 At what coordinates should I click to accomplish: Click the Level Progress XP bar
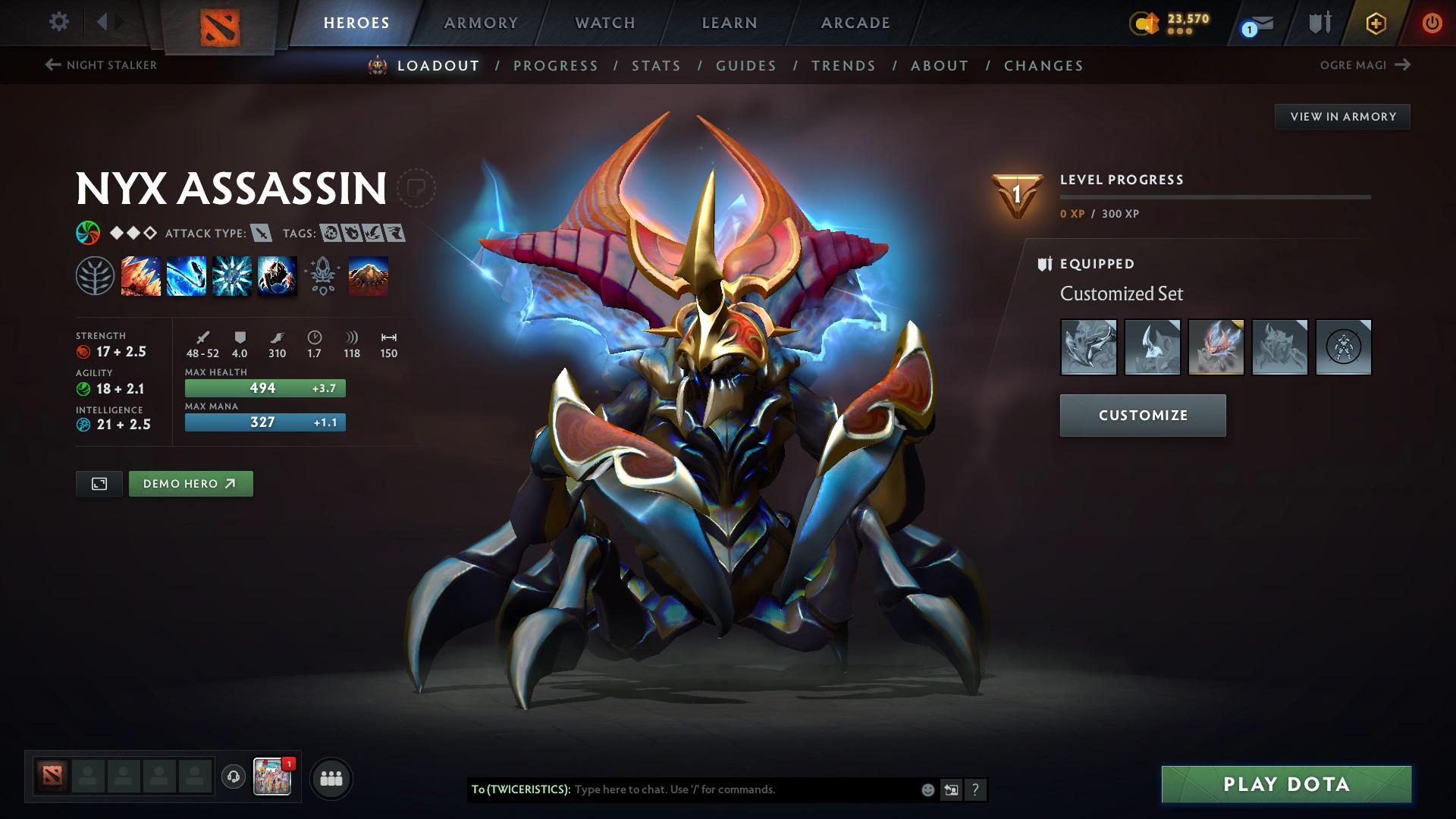[x=1213, y=199]
